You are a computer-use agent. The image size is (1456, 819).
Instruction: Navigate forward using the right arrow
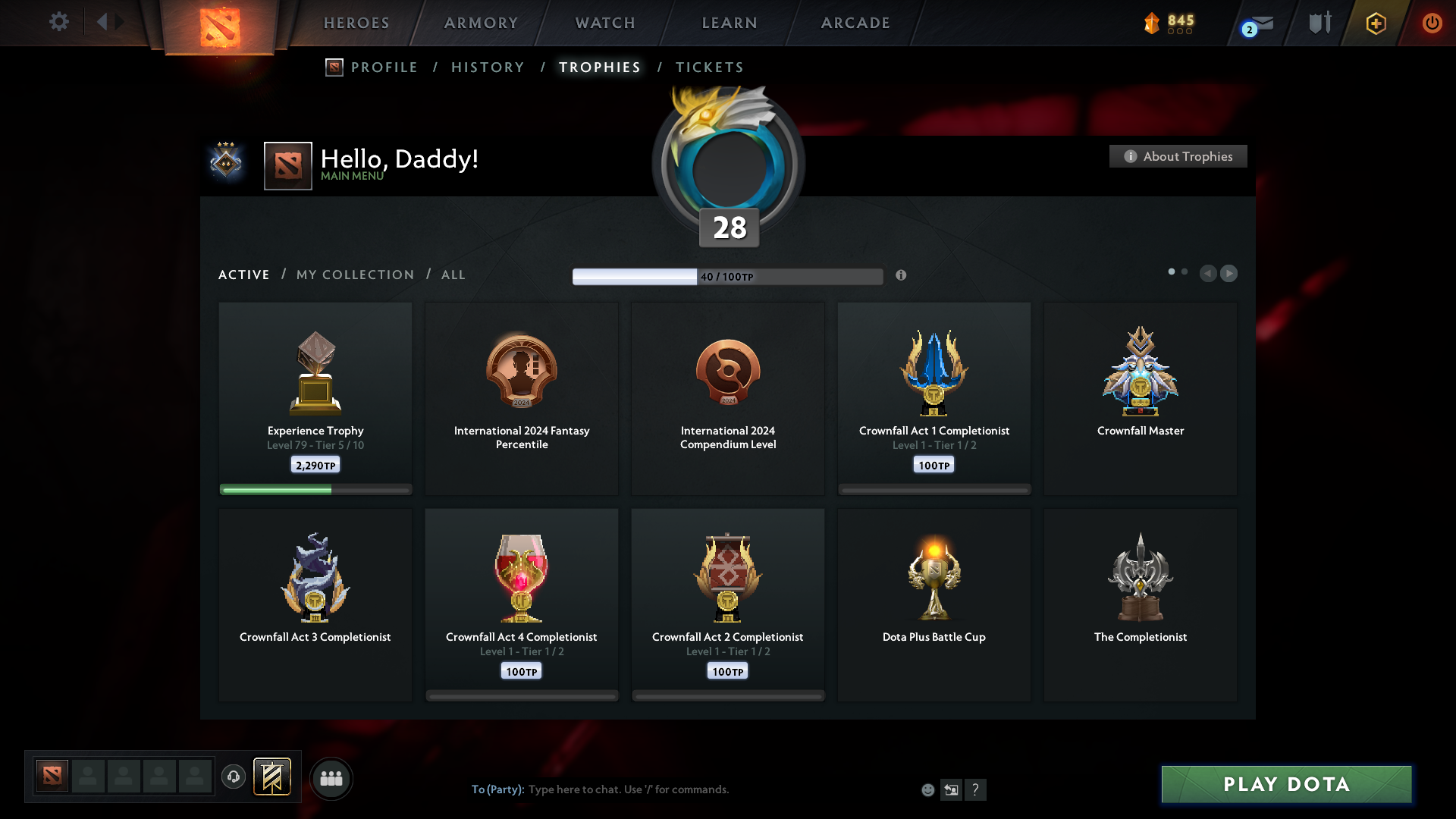coord(1229,274)
